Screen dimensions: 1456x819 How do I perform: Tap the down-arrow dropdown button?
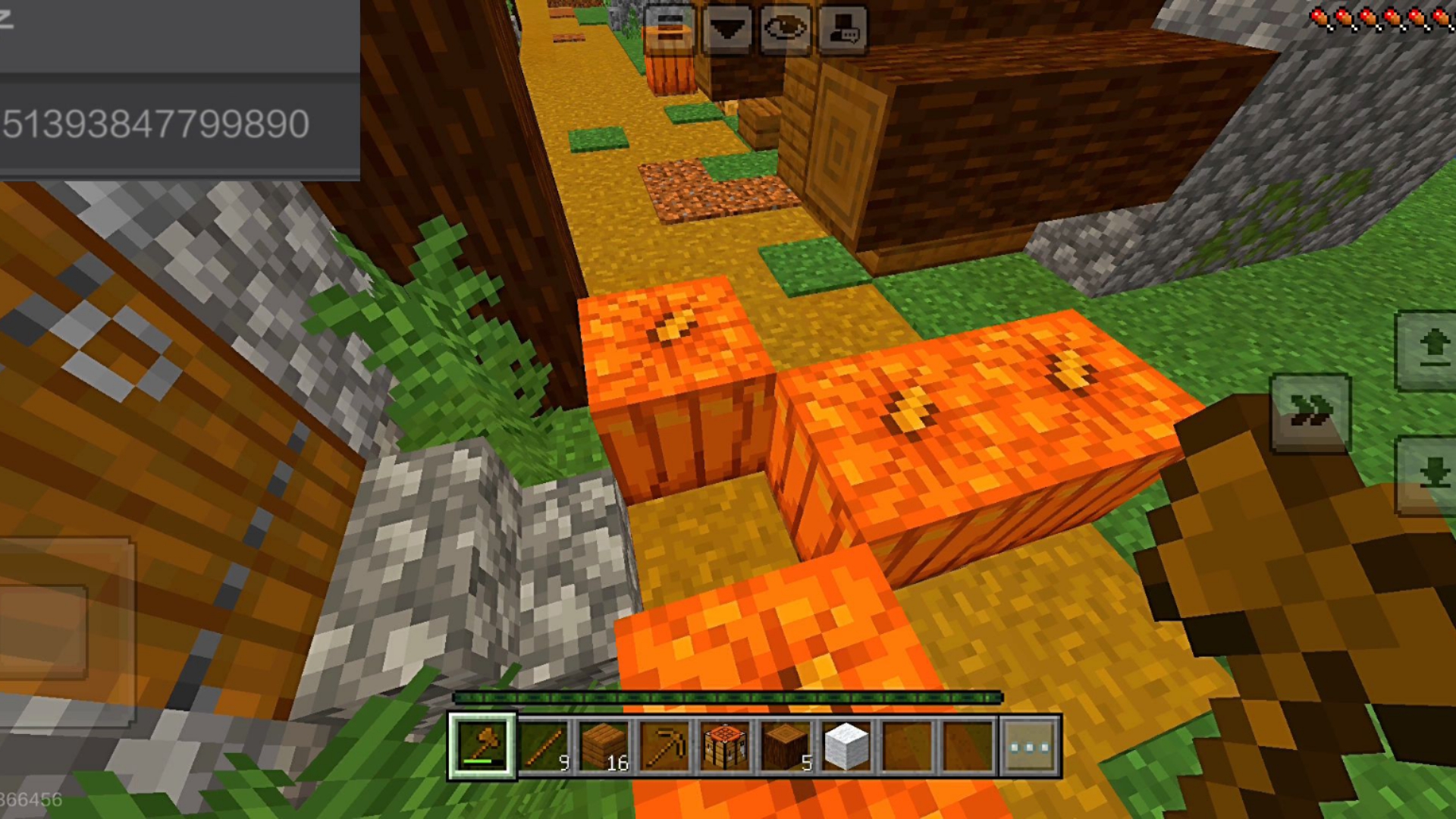(727, 29)
